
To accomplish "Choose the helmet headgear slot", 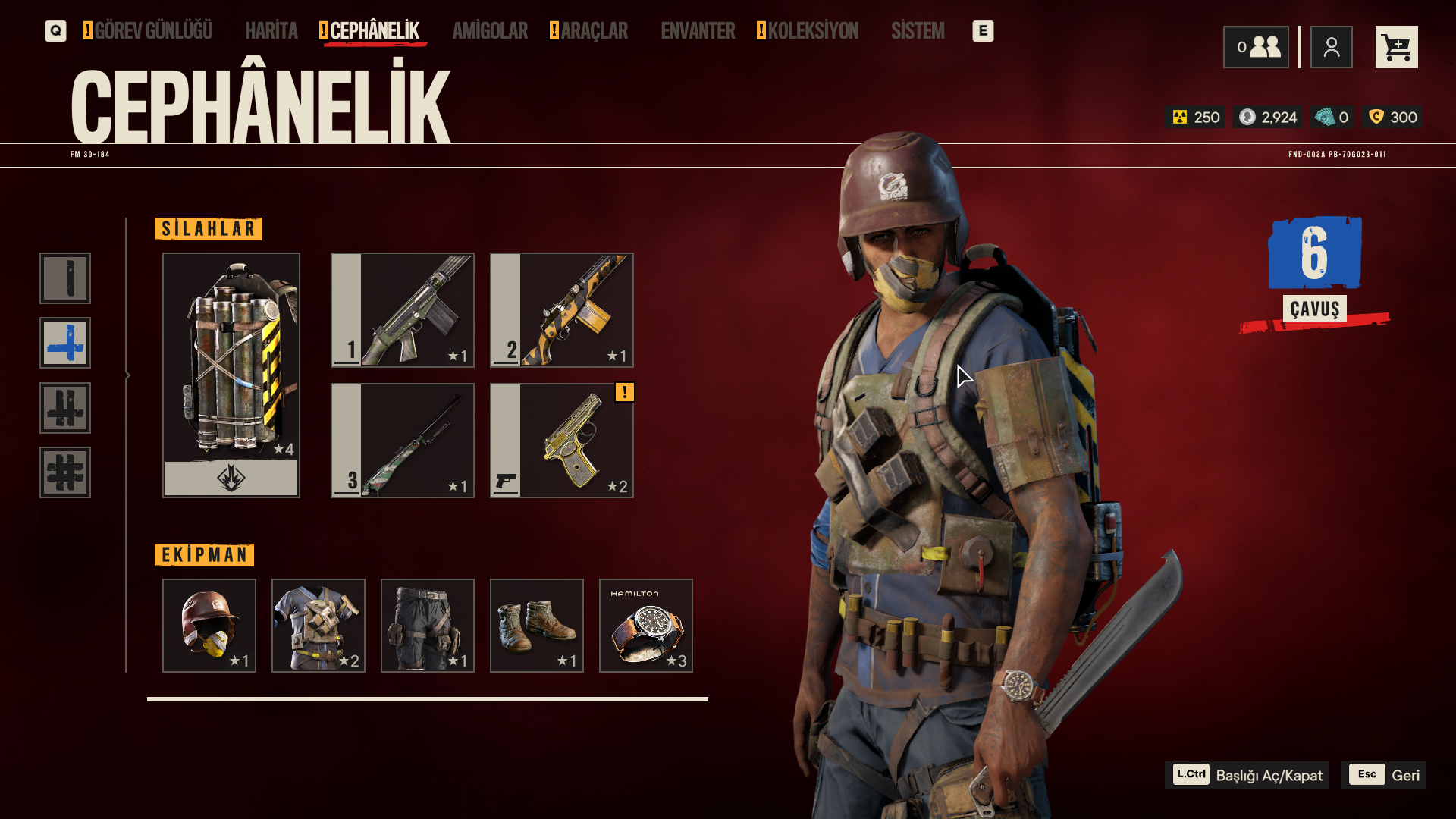I will pyautogui.click(x=209, y=626).
